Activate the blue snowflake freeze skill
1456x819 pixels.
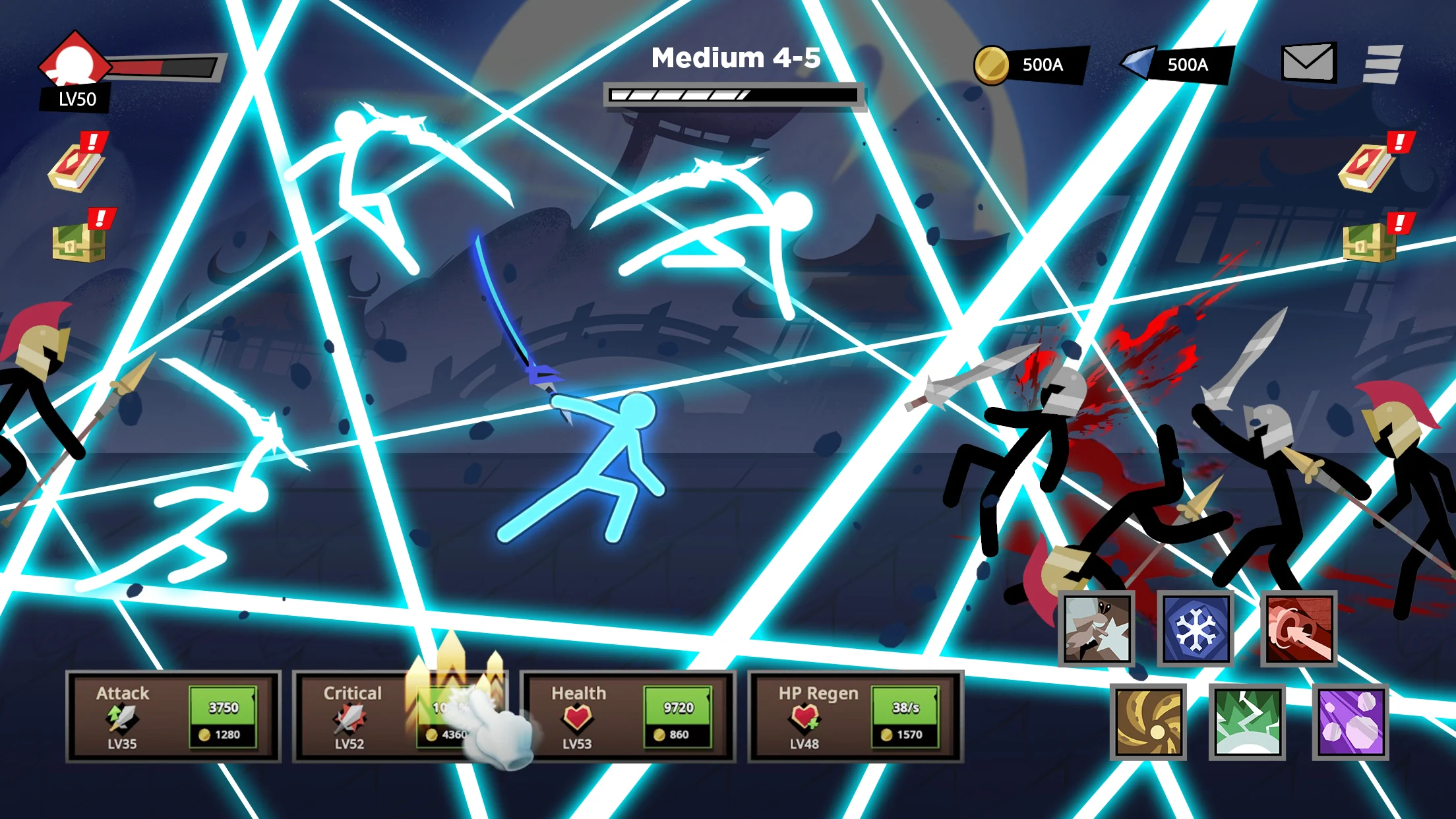pos(1196,629)
